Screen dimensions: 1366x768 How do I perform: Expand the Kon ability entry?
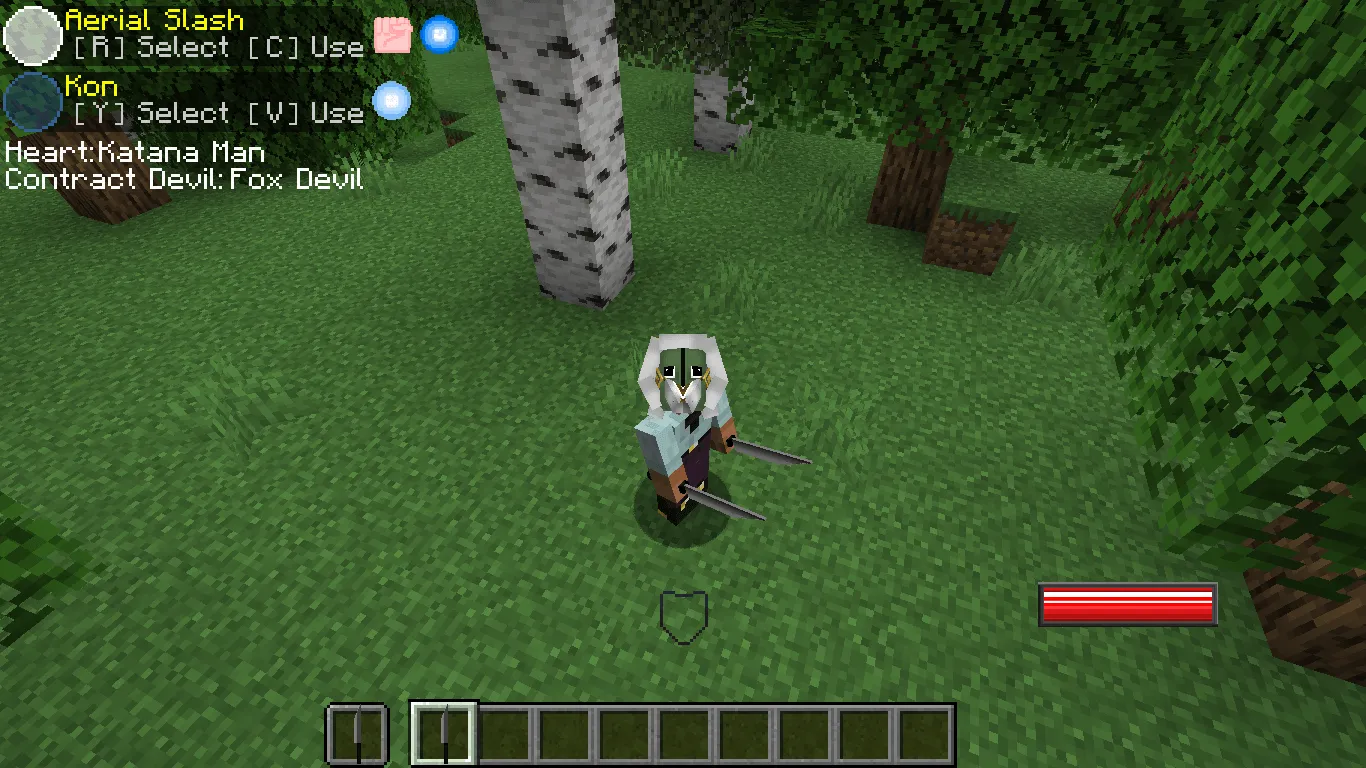(x=89, y=86)
